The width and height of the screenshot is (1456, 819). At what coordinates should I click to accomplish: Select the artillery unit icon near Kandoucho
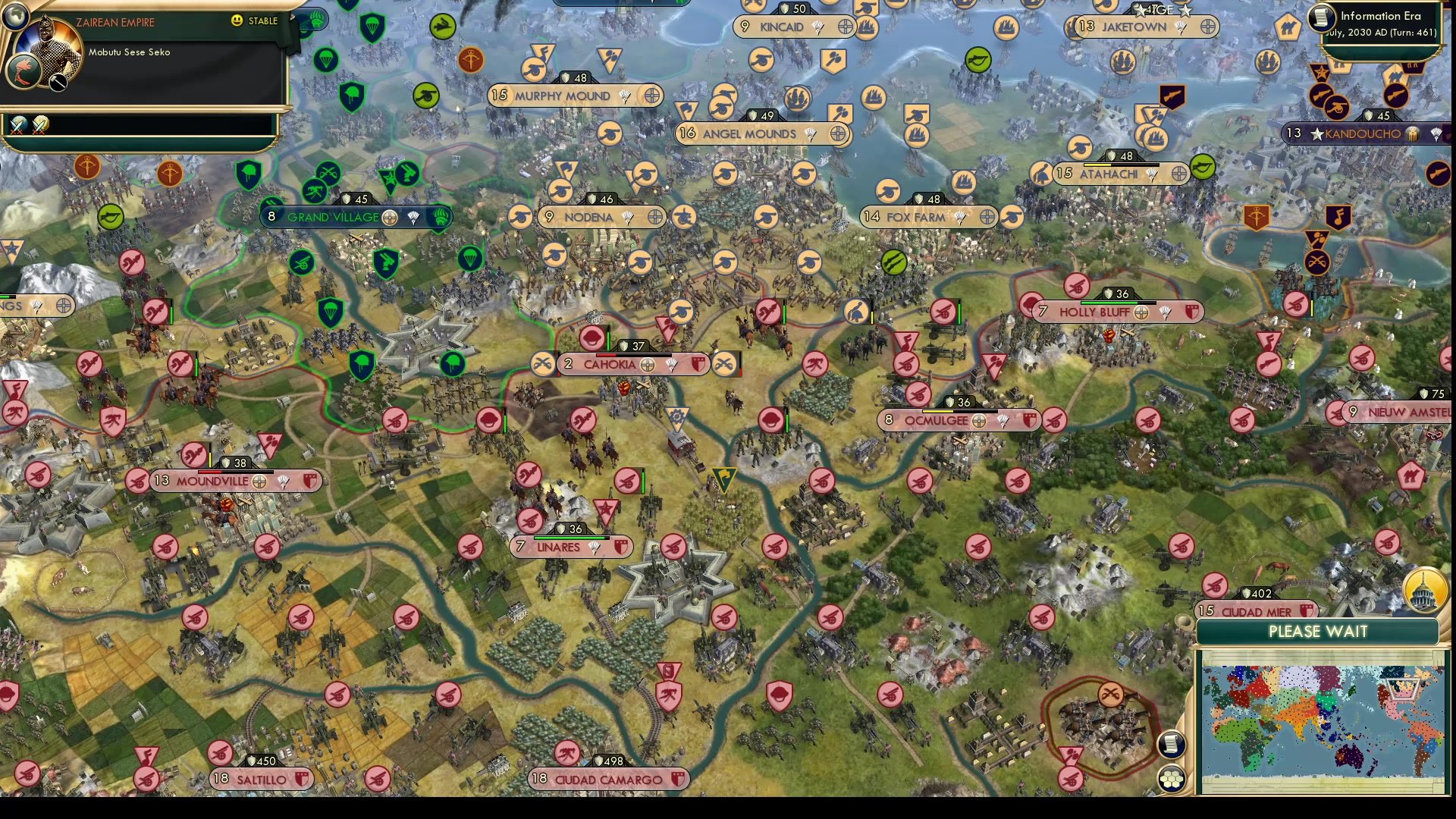pos(1338,109)
